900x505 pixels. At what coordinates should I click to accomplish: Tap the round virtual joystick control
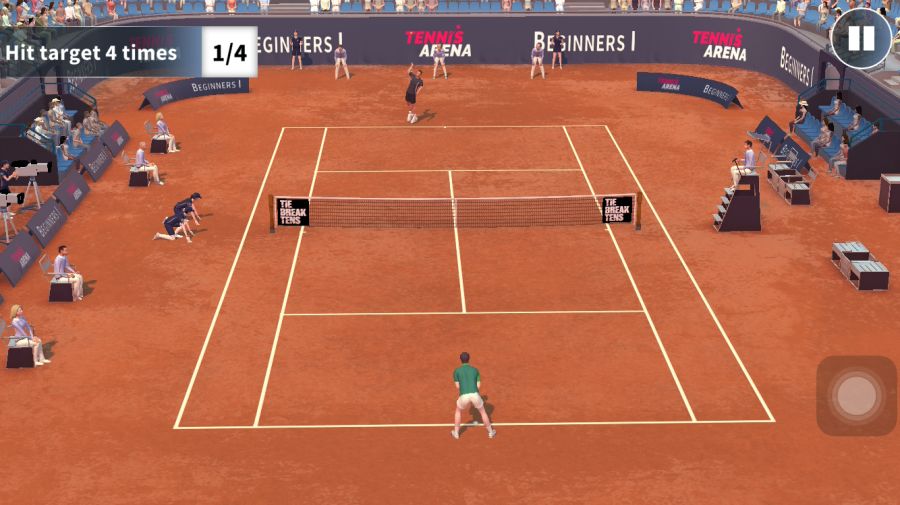click(856, 396)
